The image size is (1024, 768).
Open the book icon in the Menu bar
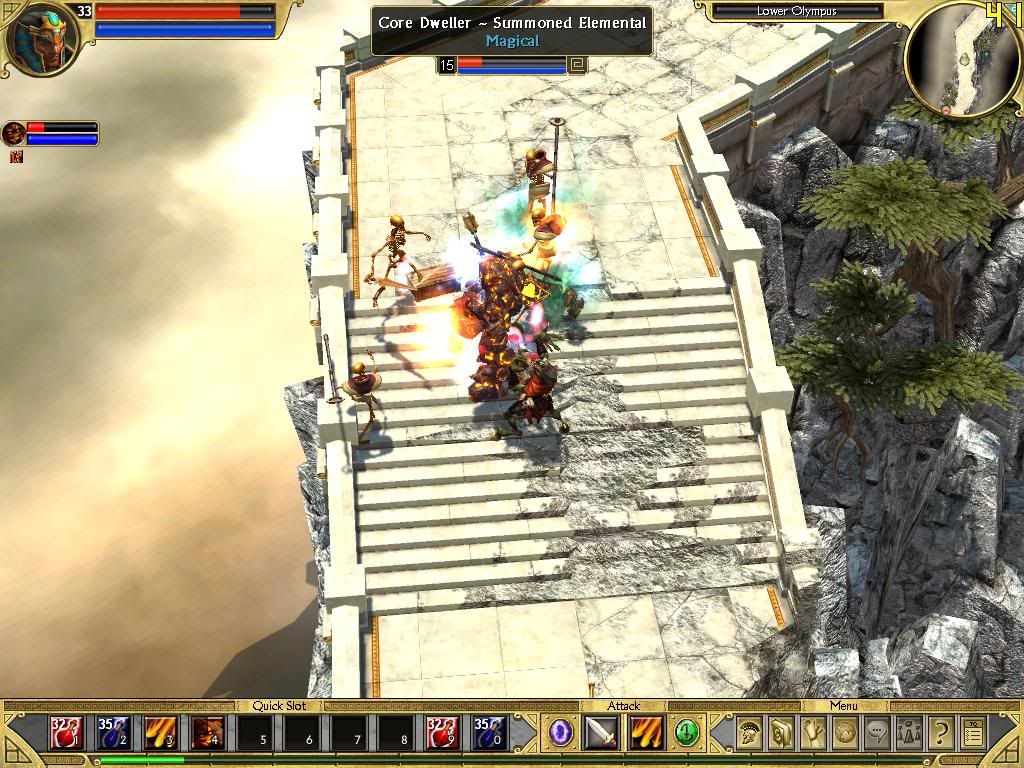(783, 733)
